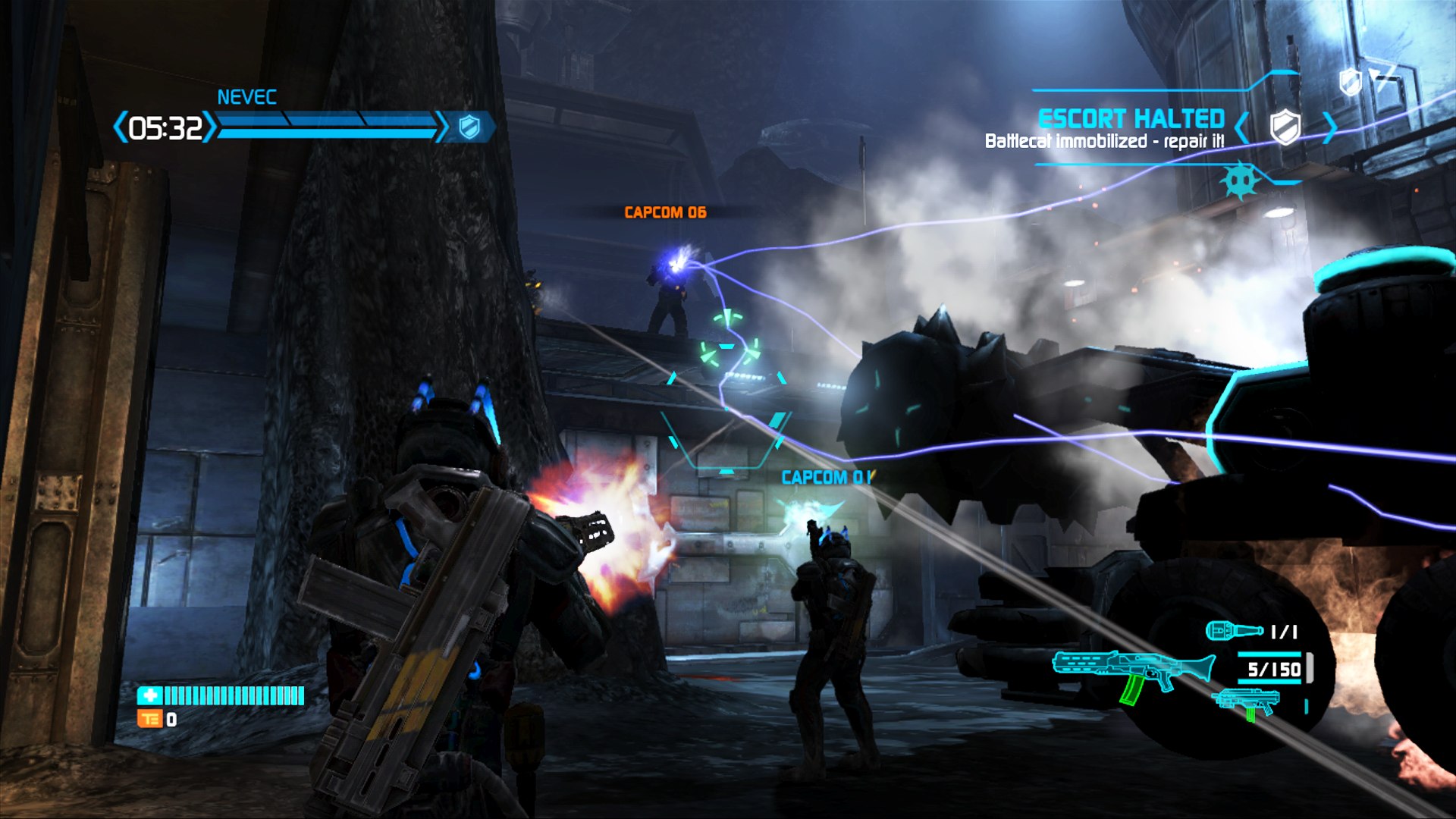Select the health cross icon on the bottom-left
Viewport: 1456px width, 819px height.
click(149, 695)
